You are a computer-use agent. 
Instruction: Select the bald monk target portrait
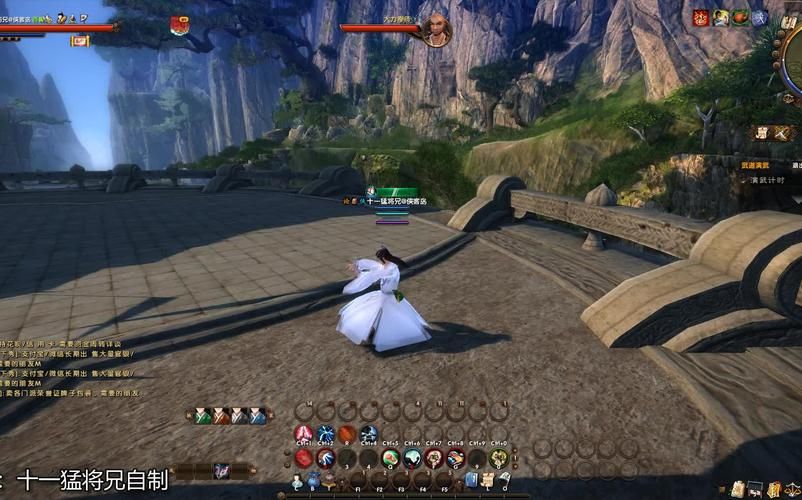click(x=436, y=31)
